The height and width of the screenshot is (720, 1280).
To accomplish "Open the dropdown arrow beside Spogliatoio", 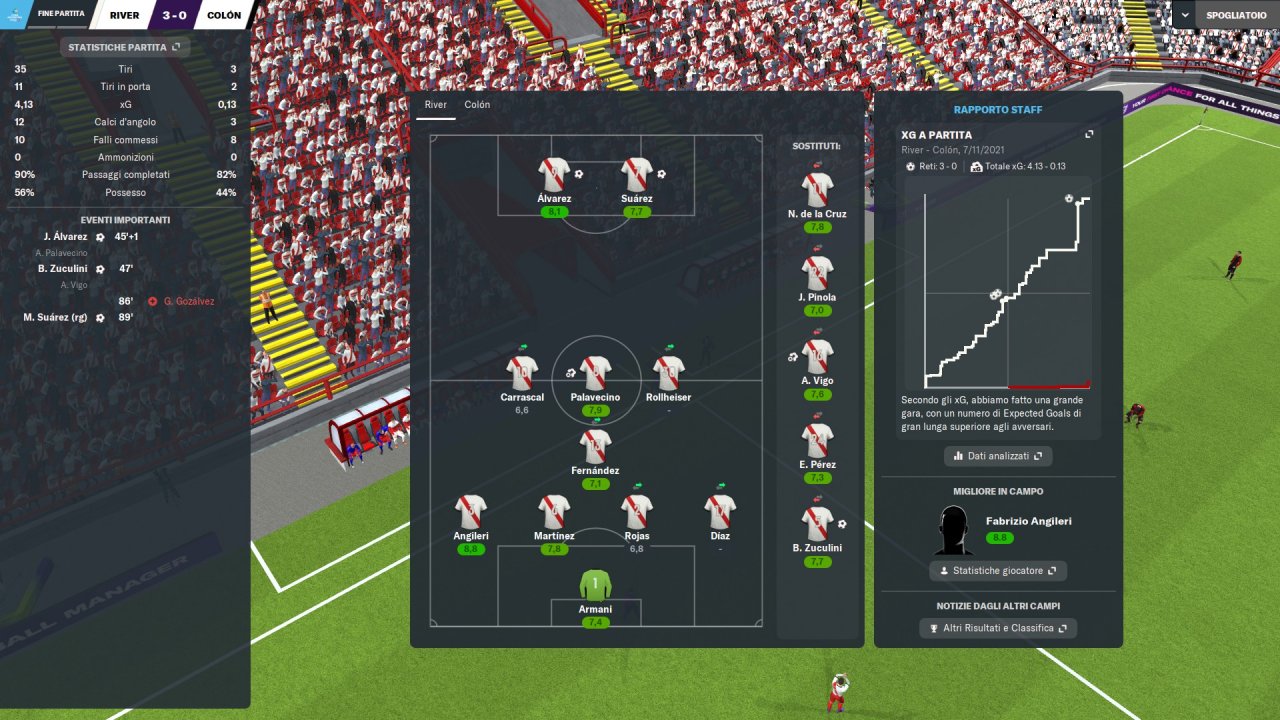I will coord(1184,15).
